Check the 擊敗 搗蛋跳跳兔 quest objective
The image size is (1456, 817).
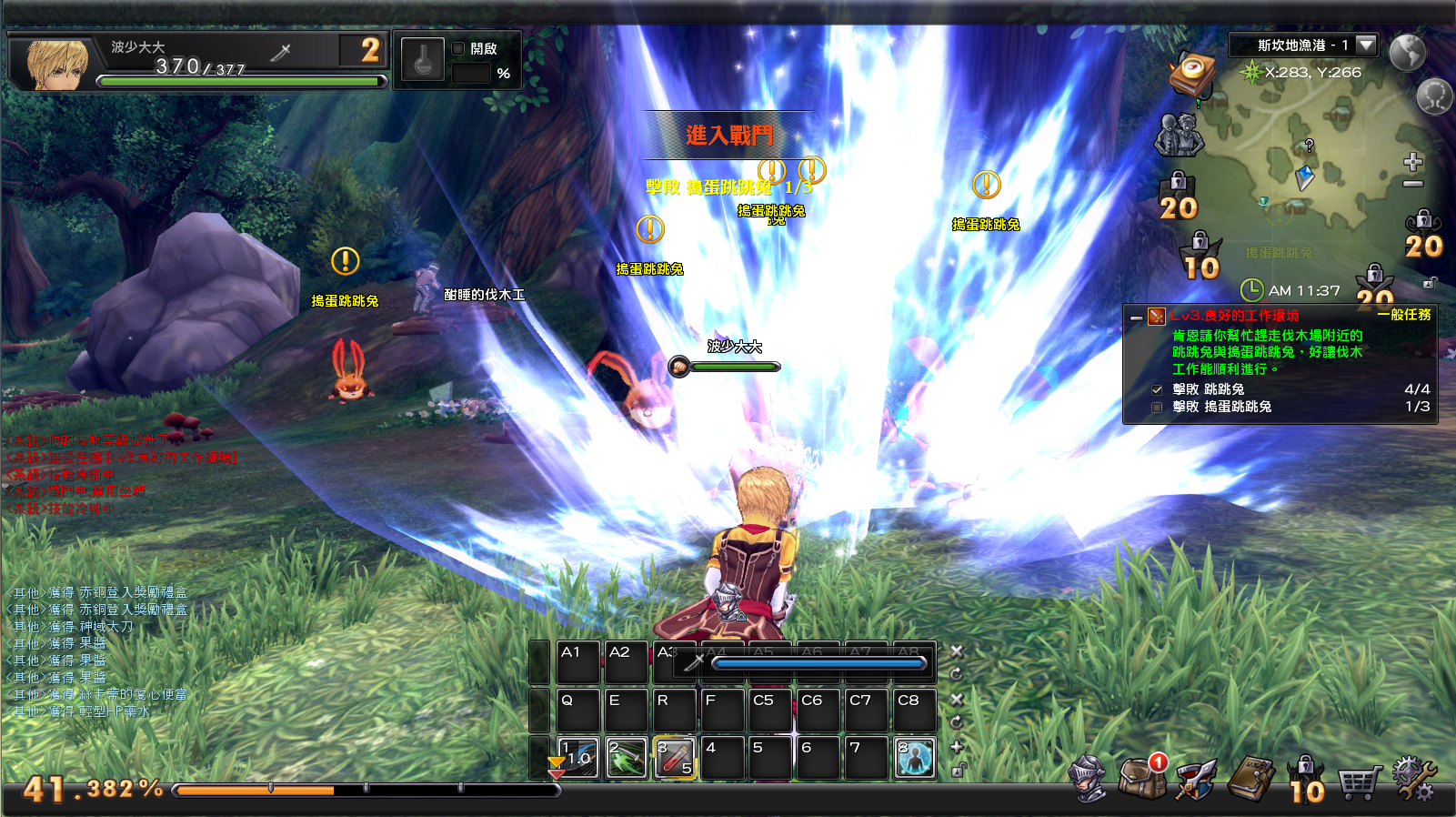point(1157,408)
